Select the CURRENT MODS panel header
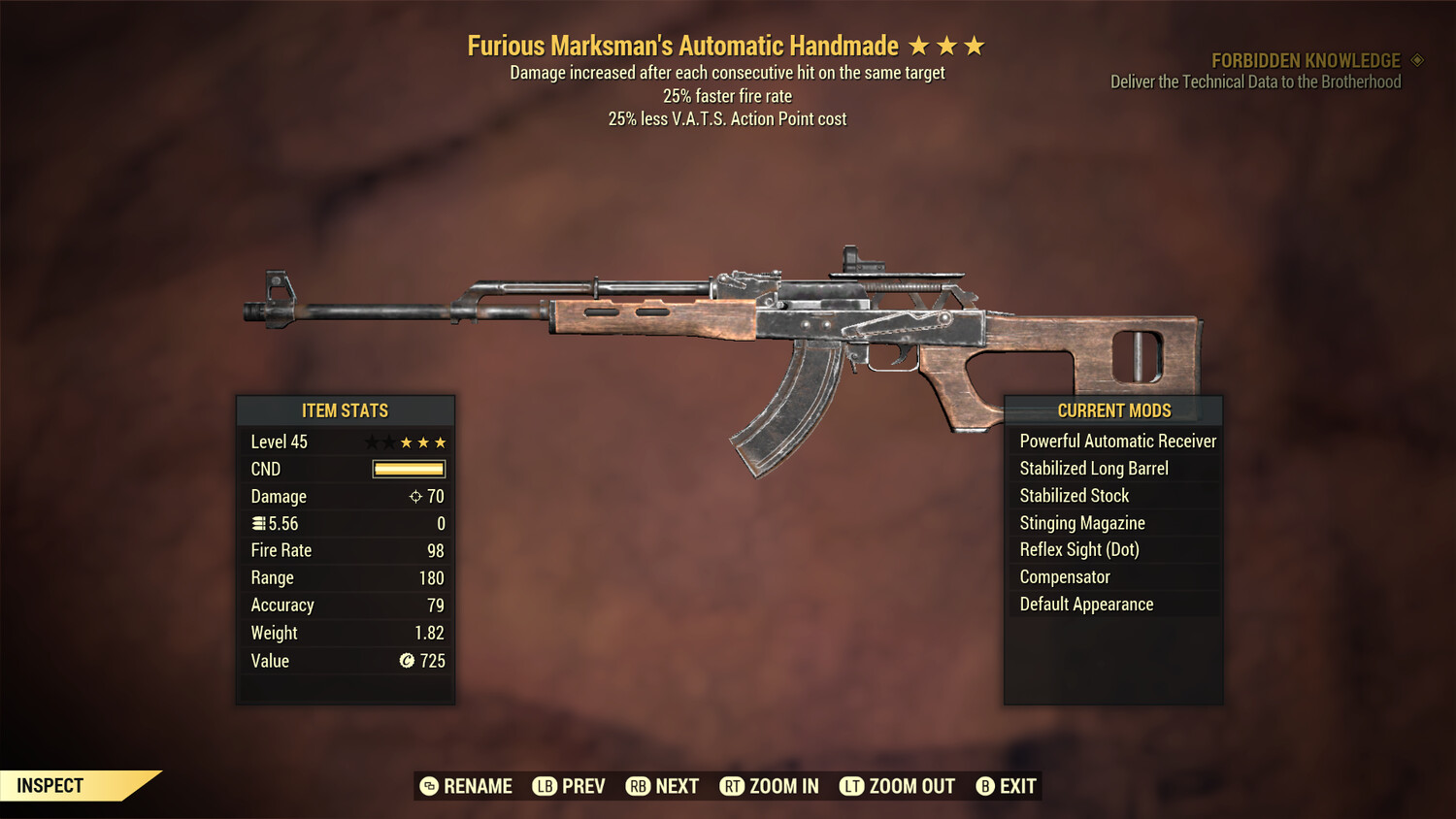Screen dimensions: 1456x819 coord(1113,410)
